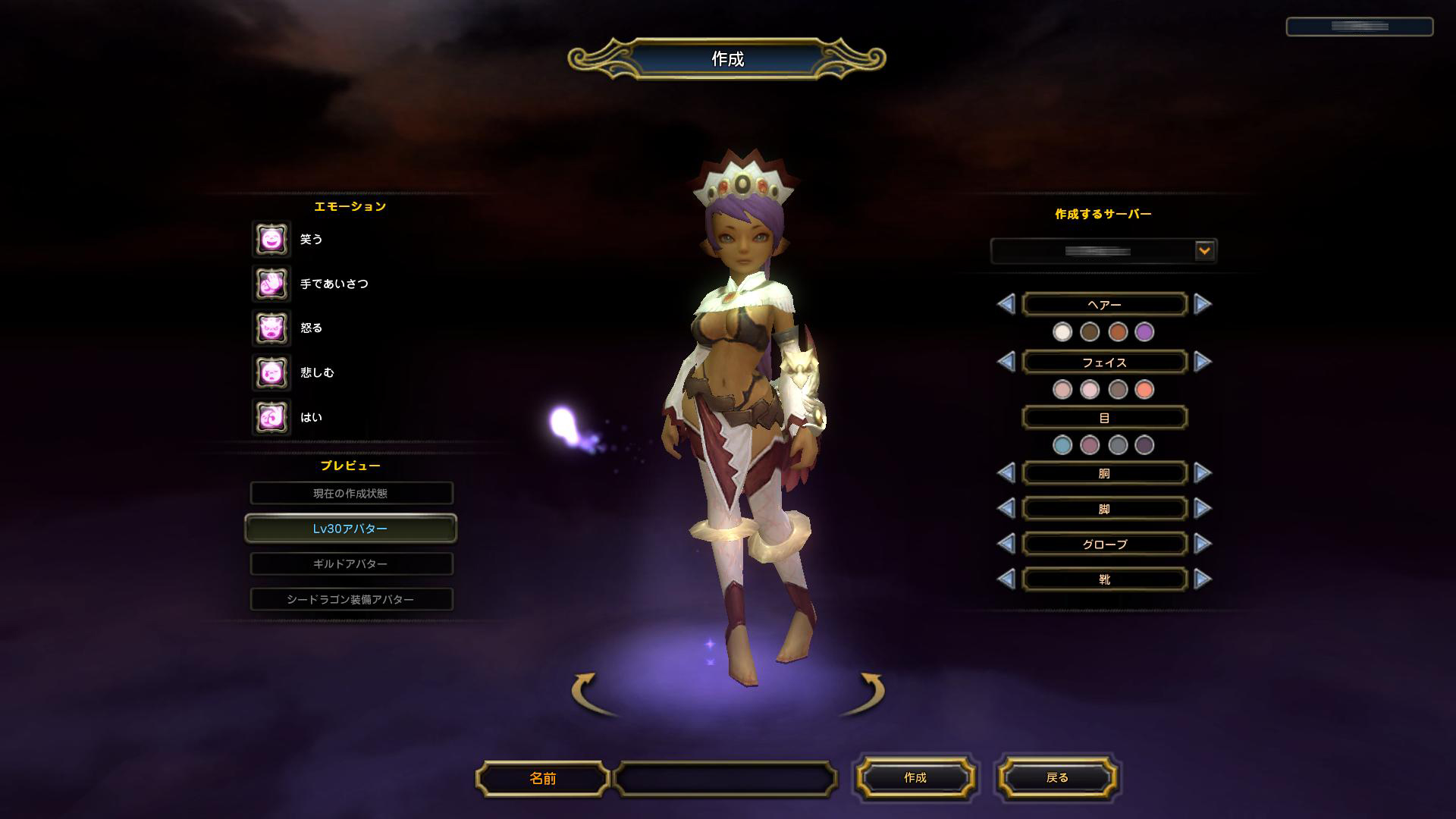This screenshot has width=1456, height=819.
Task: Pick the purple hair color swatch
Action: 1144,331
